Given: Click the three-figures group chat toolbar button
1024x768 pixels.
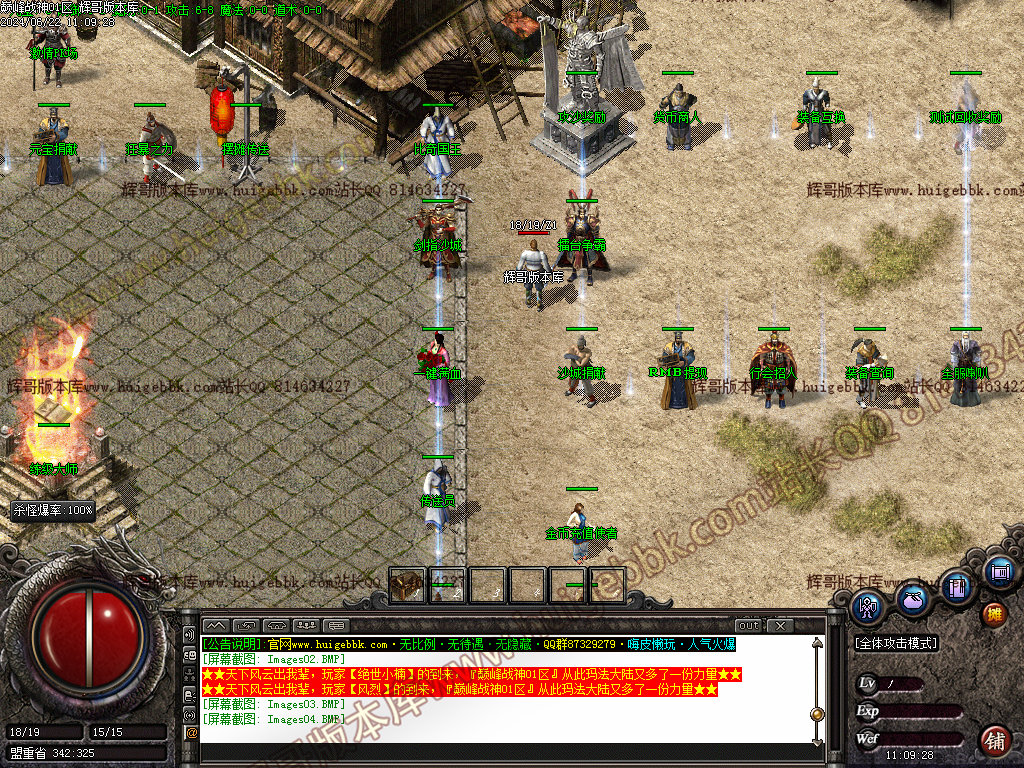Looking at the screenshot, I should (x=311, y=626).
